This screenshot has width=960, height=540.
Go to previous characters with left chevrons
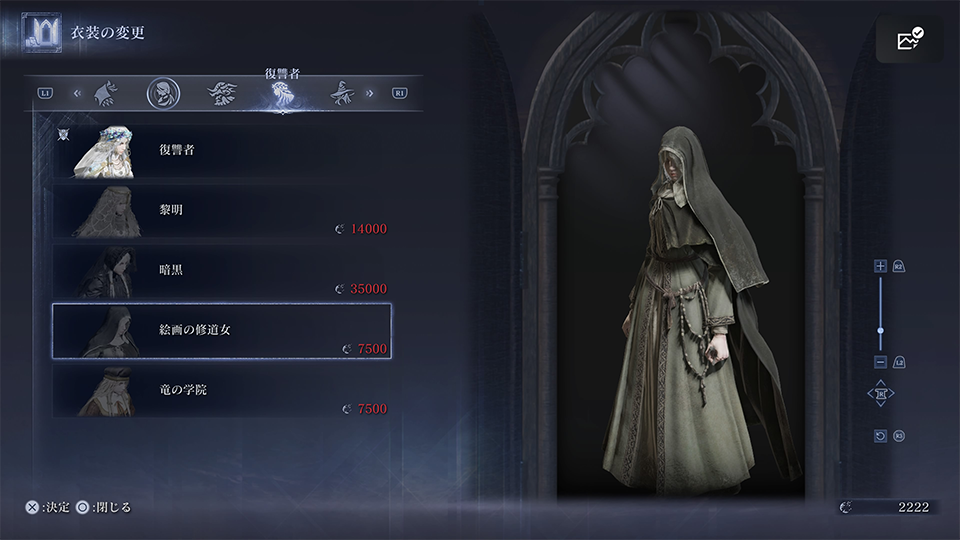(76, 94)
